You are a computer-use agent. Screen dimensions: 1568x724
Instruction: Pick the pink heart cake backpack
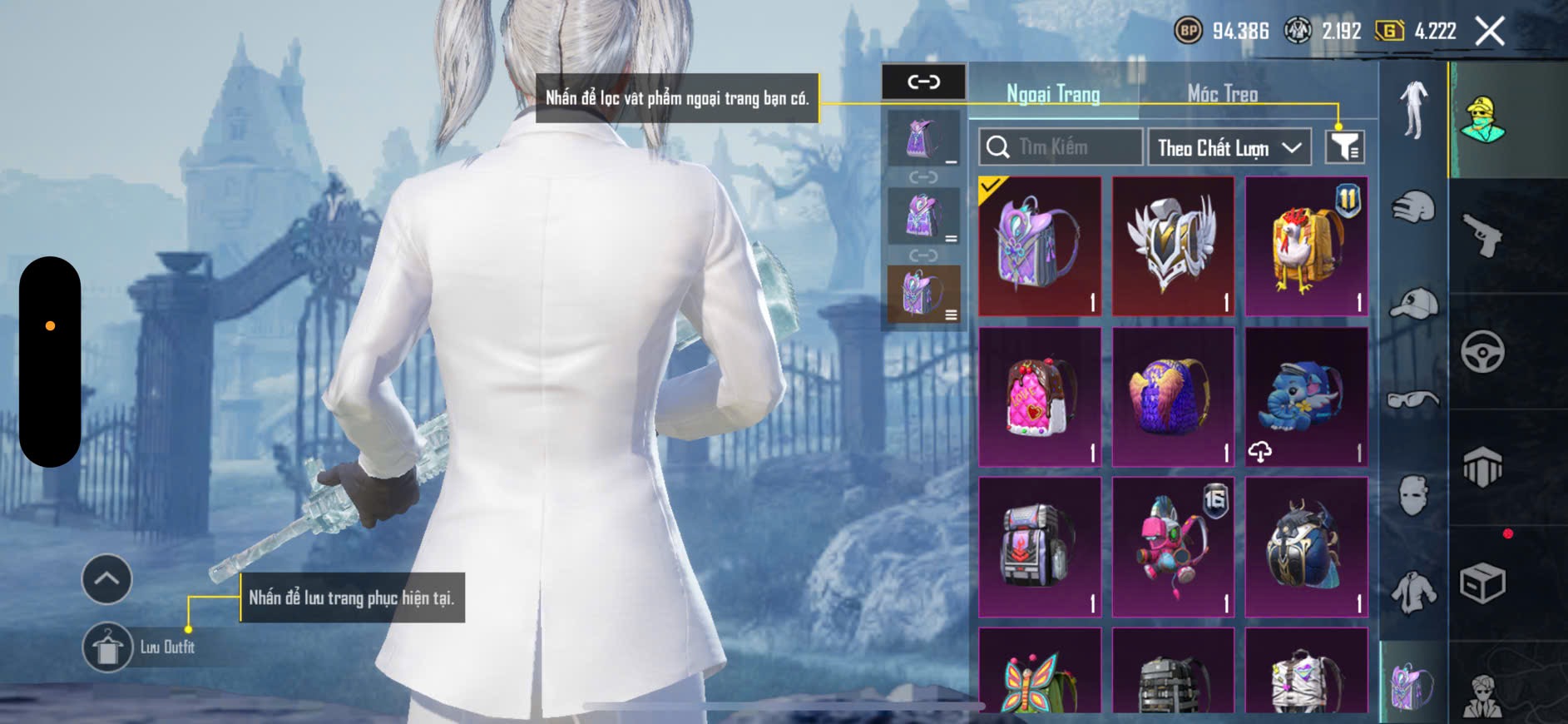pyautogui.click(x=1040, y=397)
